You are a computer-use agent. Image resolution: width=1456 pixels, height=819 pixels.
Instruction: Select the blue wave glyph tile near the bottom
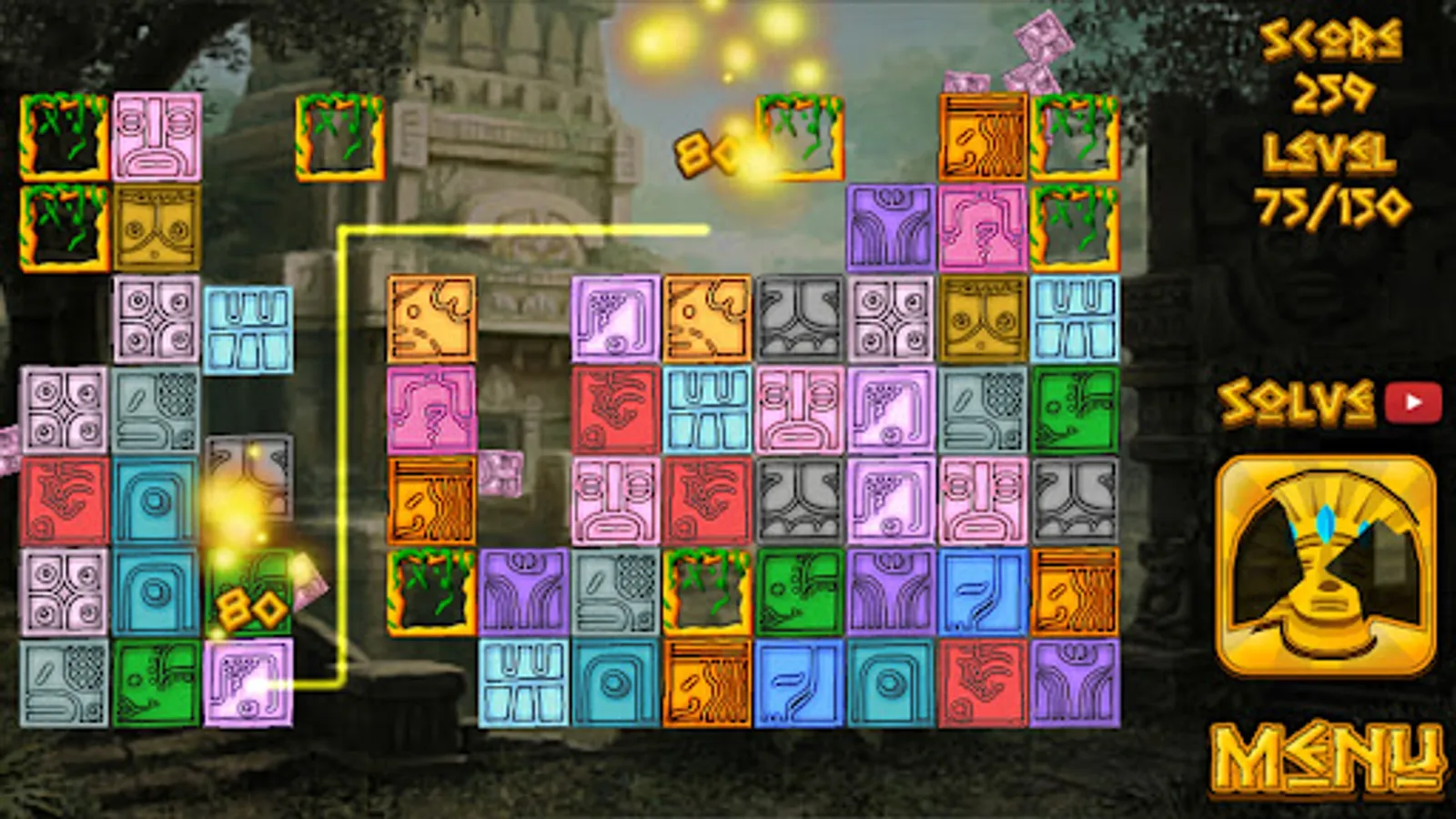point(801,682)
